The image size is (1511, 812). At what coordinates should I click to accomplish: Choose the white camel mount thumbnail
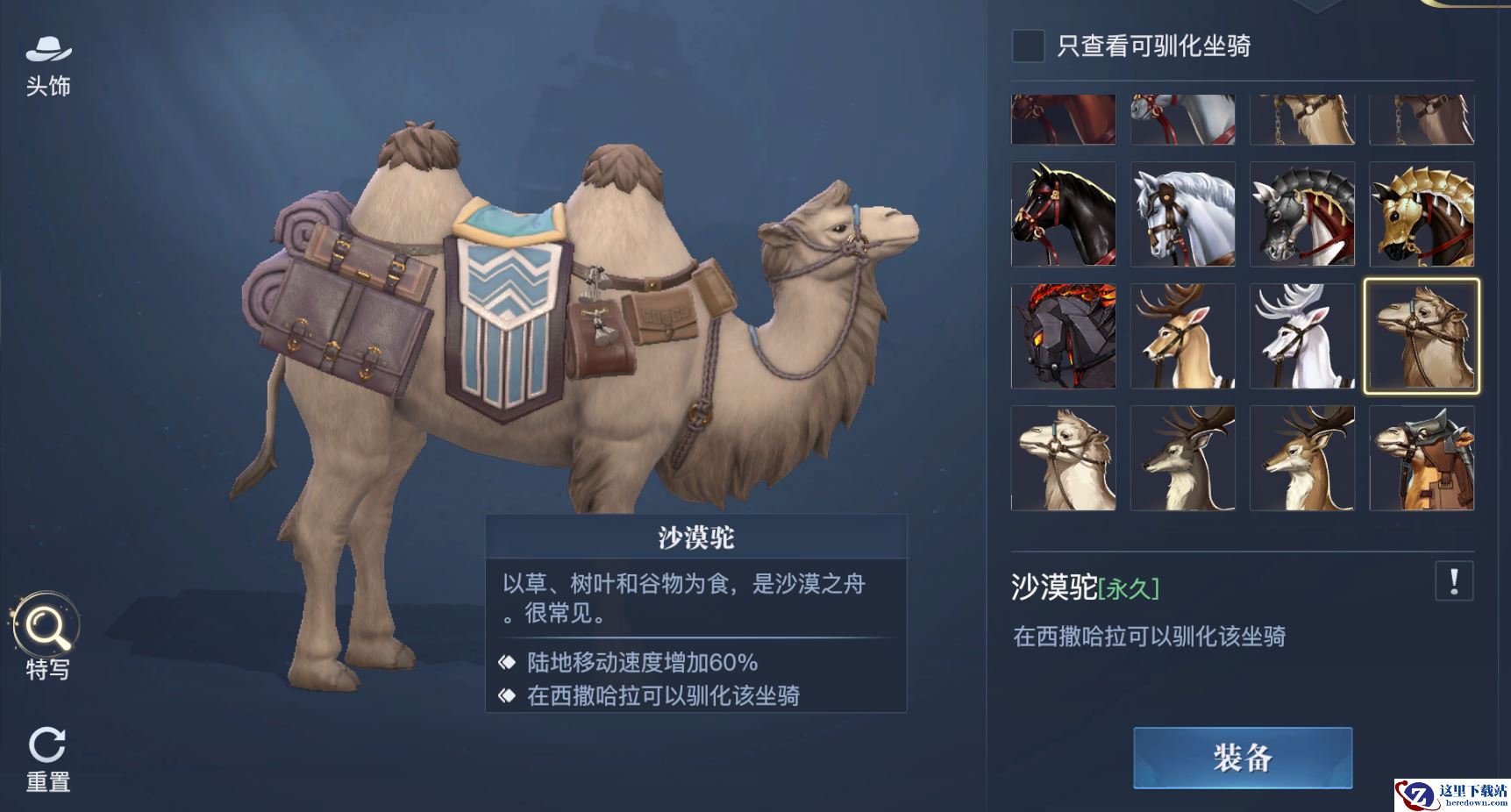pos(1063,458)
